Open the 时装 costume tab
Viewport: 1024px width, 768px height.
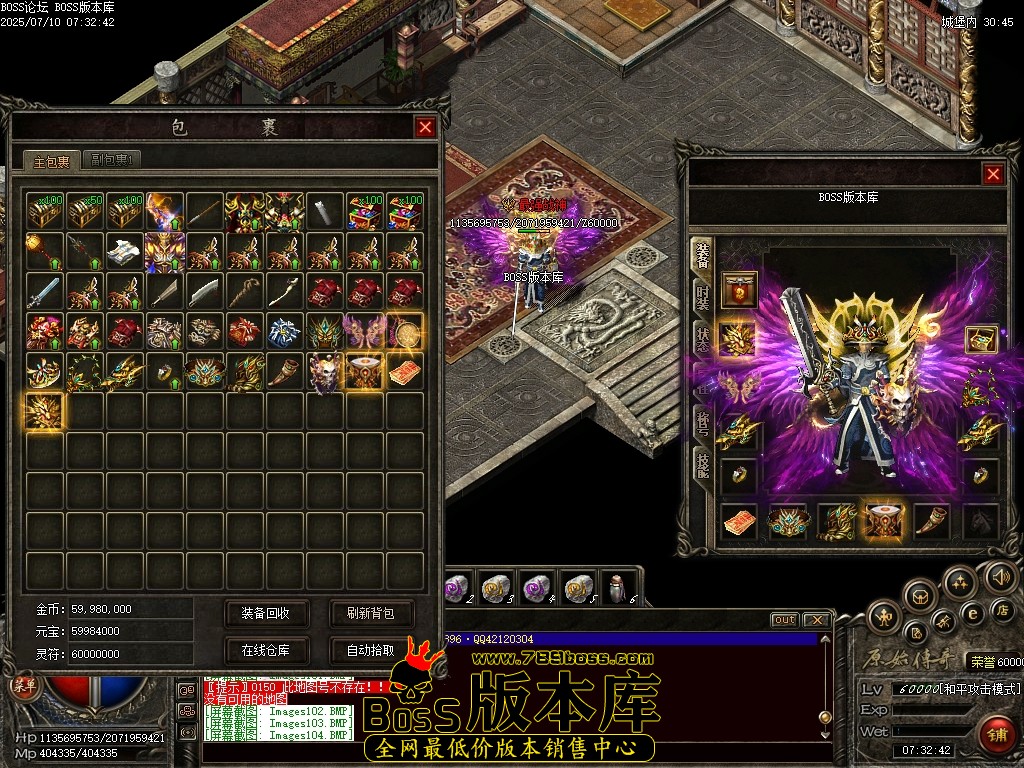pos(703,297)
